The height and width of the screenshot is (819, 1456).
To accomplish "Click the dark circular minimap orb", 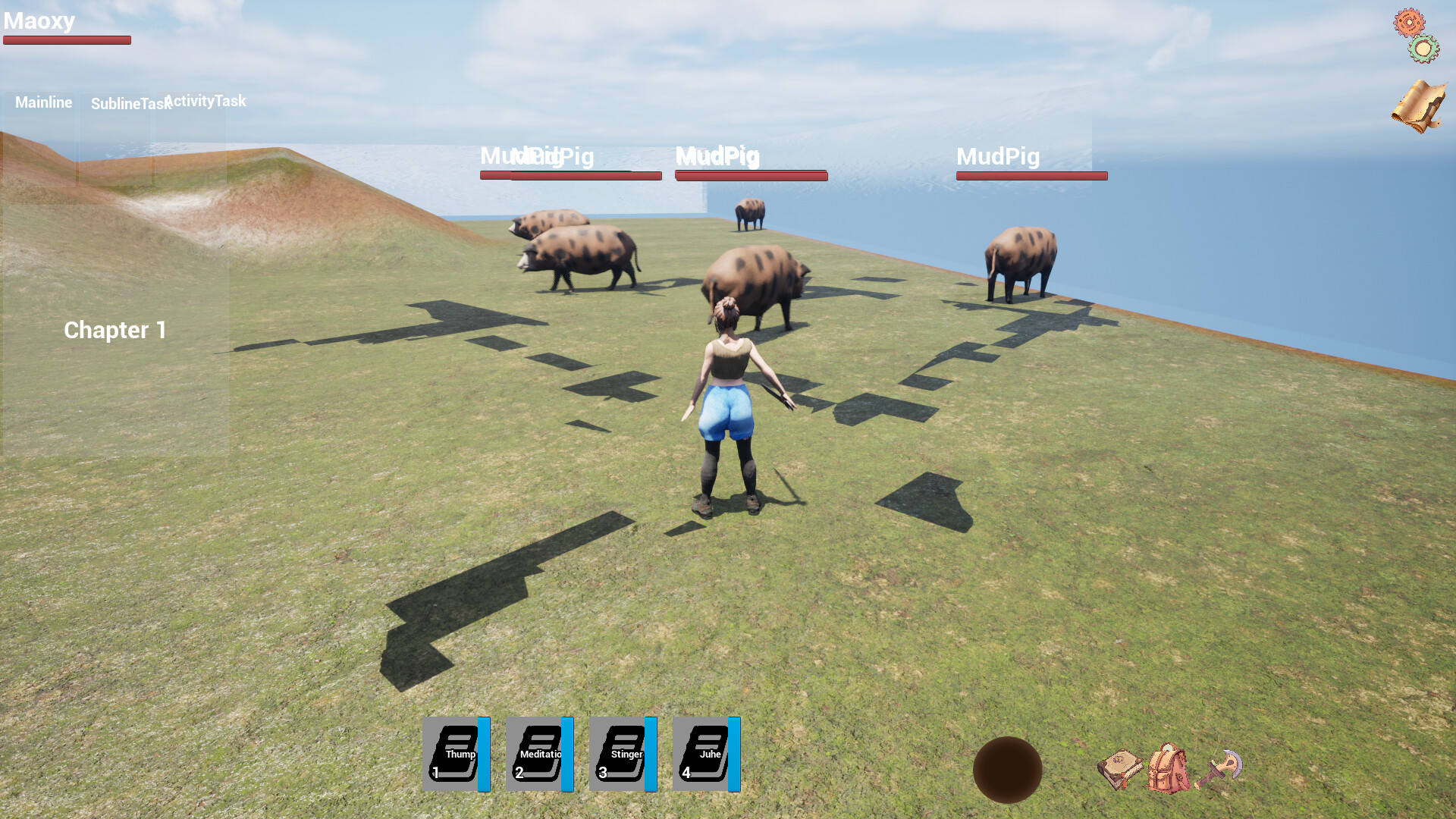I will (1009, 768).
